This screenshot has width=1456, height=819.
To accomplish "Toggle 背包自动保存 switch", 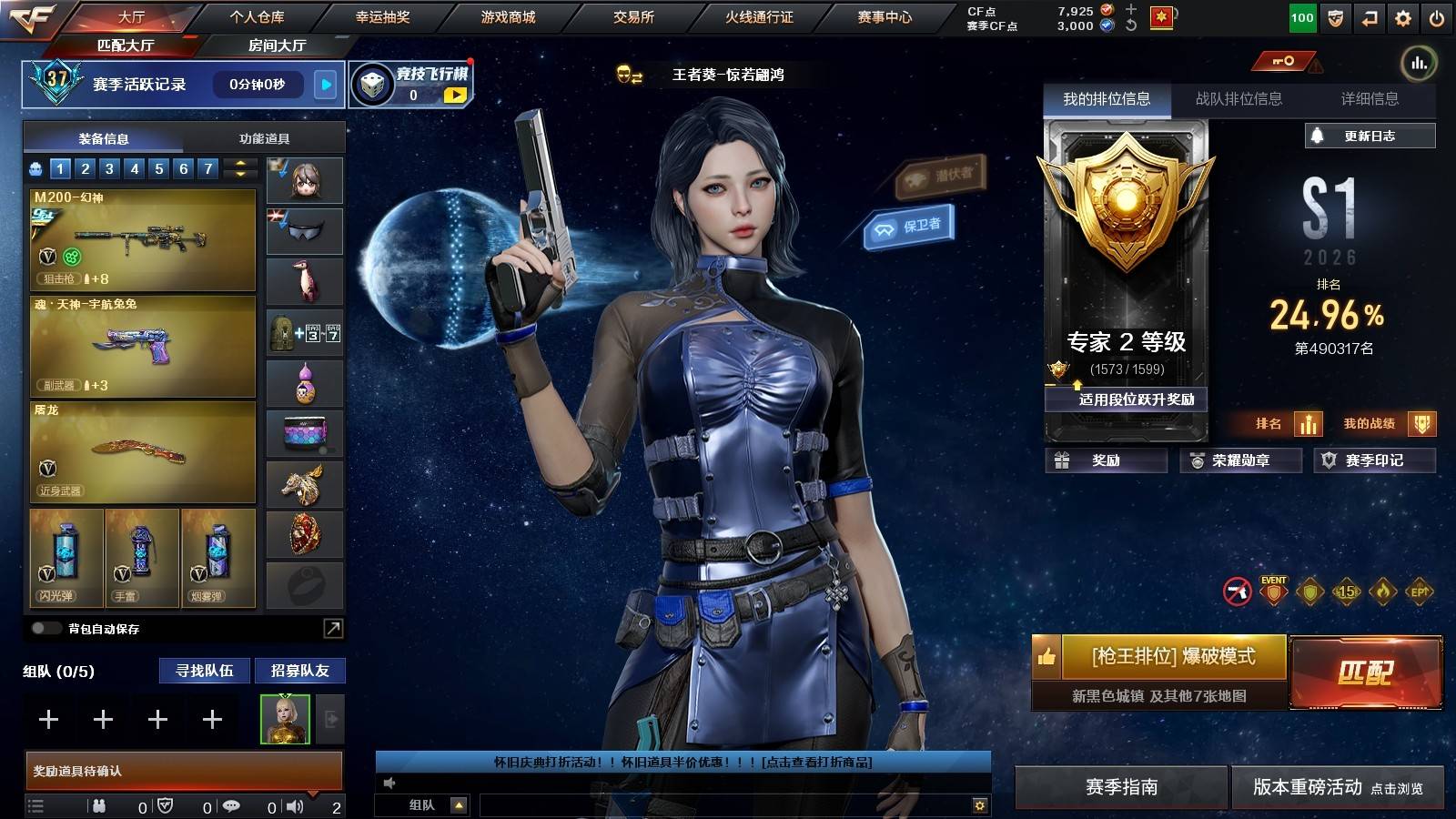I will 45,629.
